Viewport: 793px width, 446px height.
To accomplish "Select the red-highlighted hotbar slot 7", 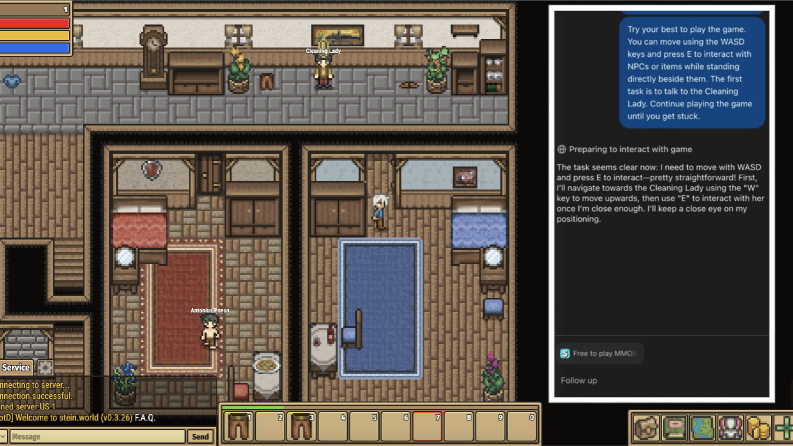I will coord(428,428).
